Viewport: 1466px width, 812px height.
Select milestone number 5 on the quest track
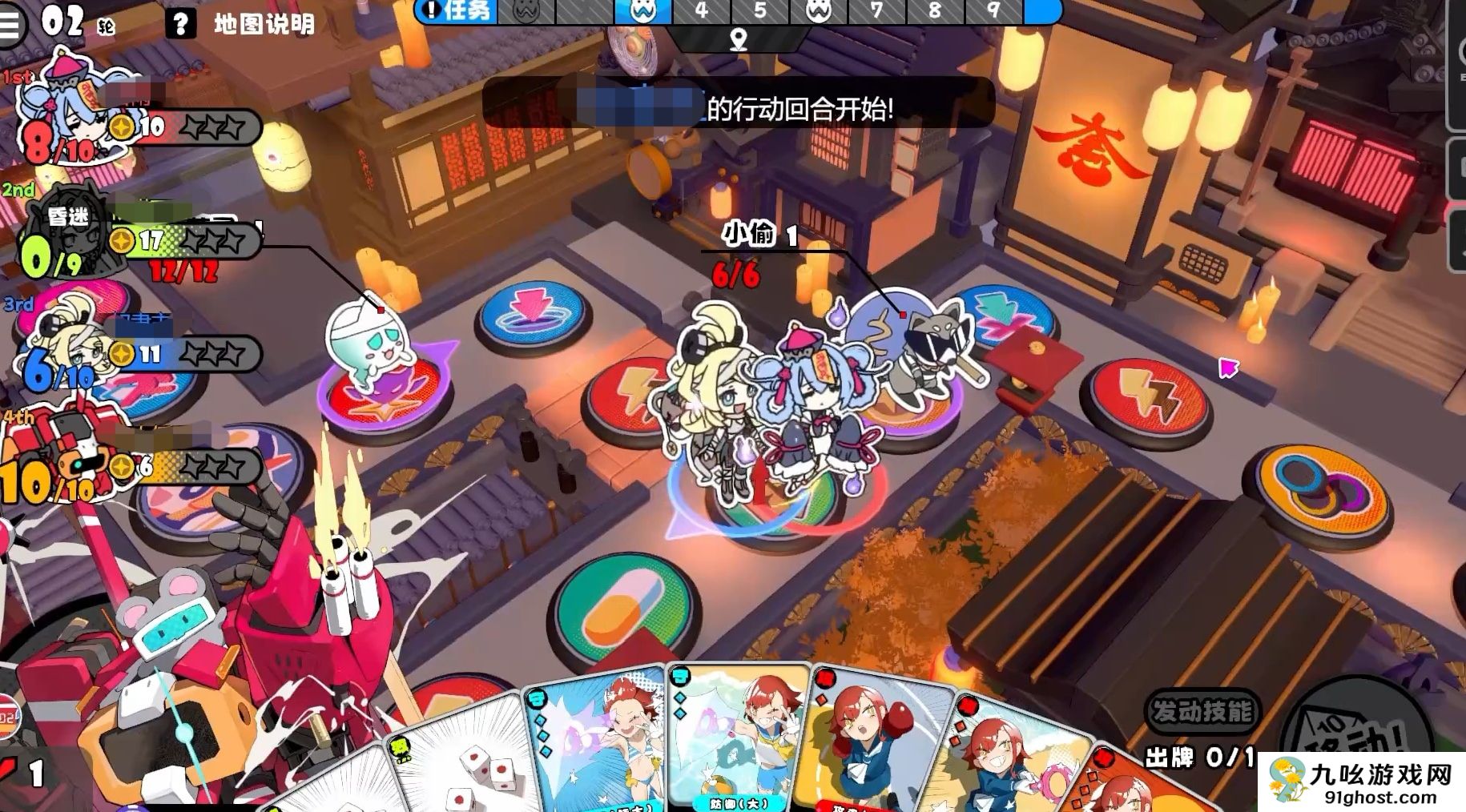click(761, 12)
